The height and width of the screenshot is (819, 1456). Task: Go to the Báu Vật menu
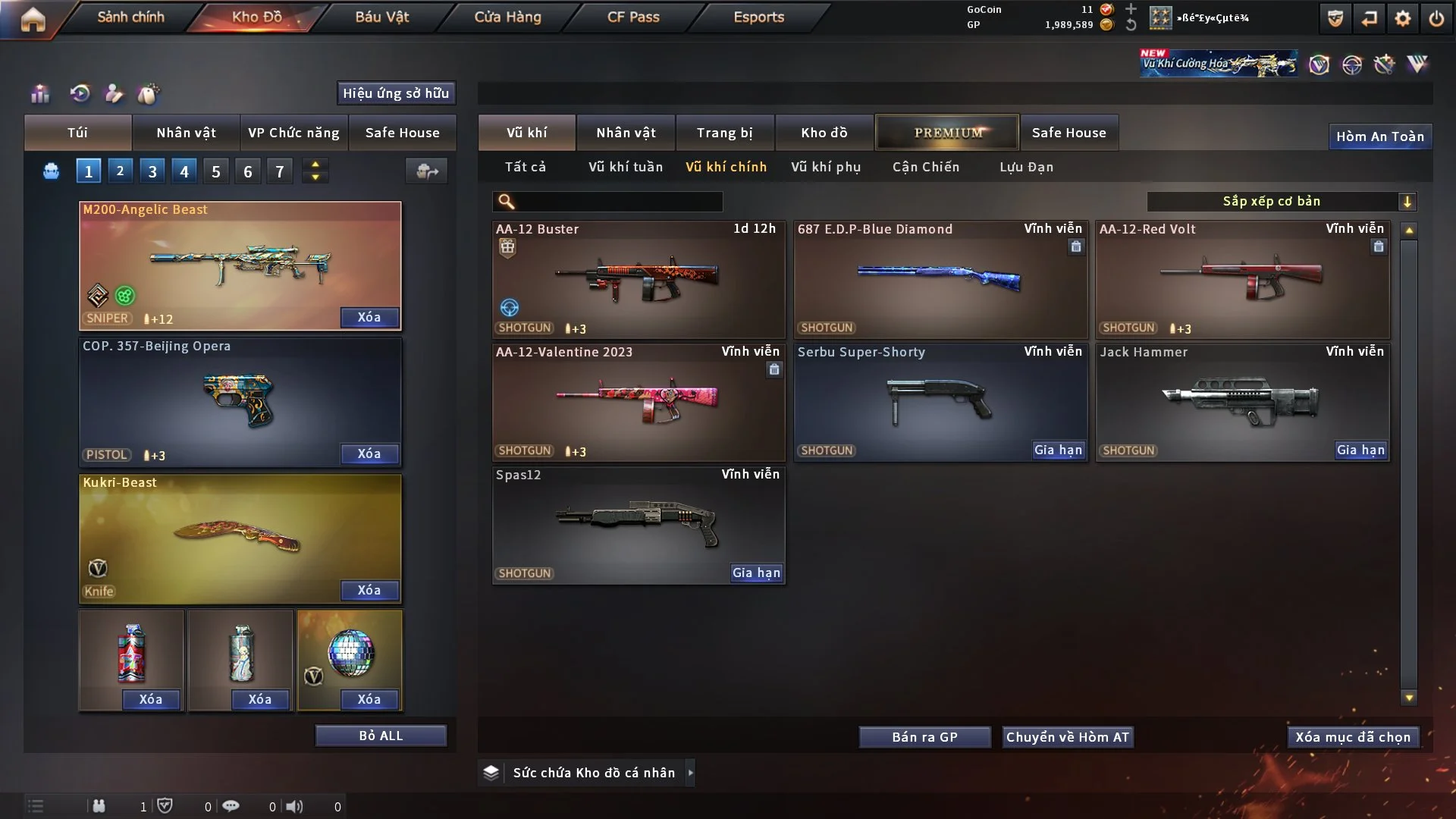point(381,17)
